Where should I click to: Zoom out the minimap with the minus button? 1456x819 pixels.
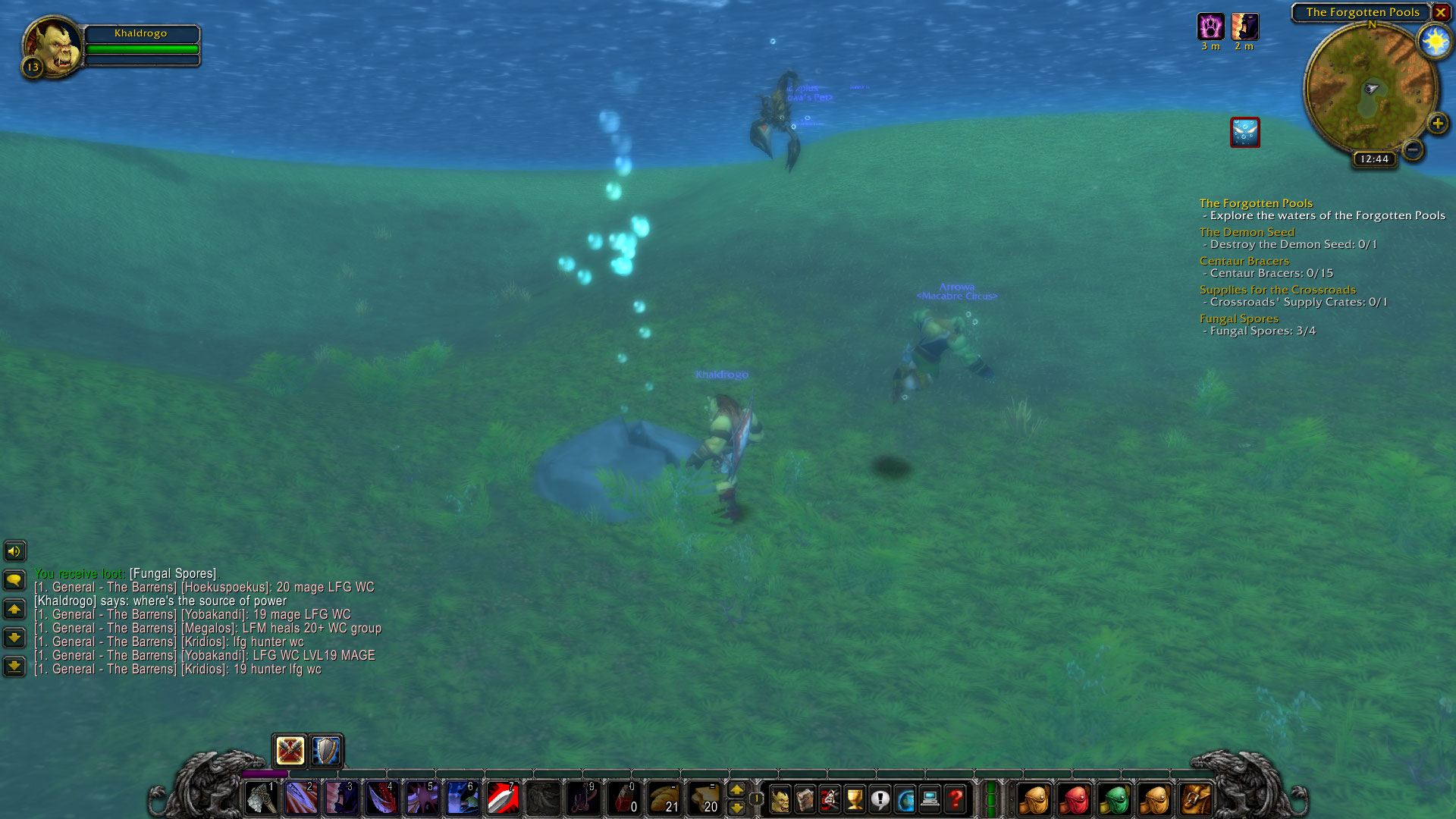click(x=1412, y=149)
